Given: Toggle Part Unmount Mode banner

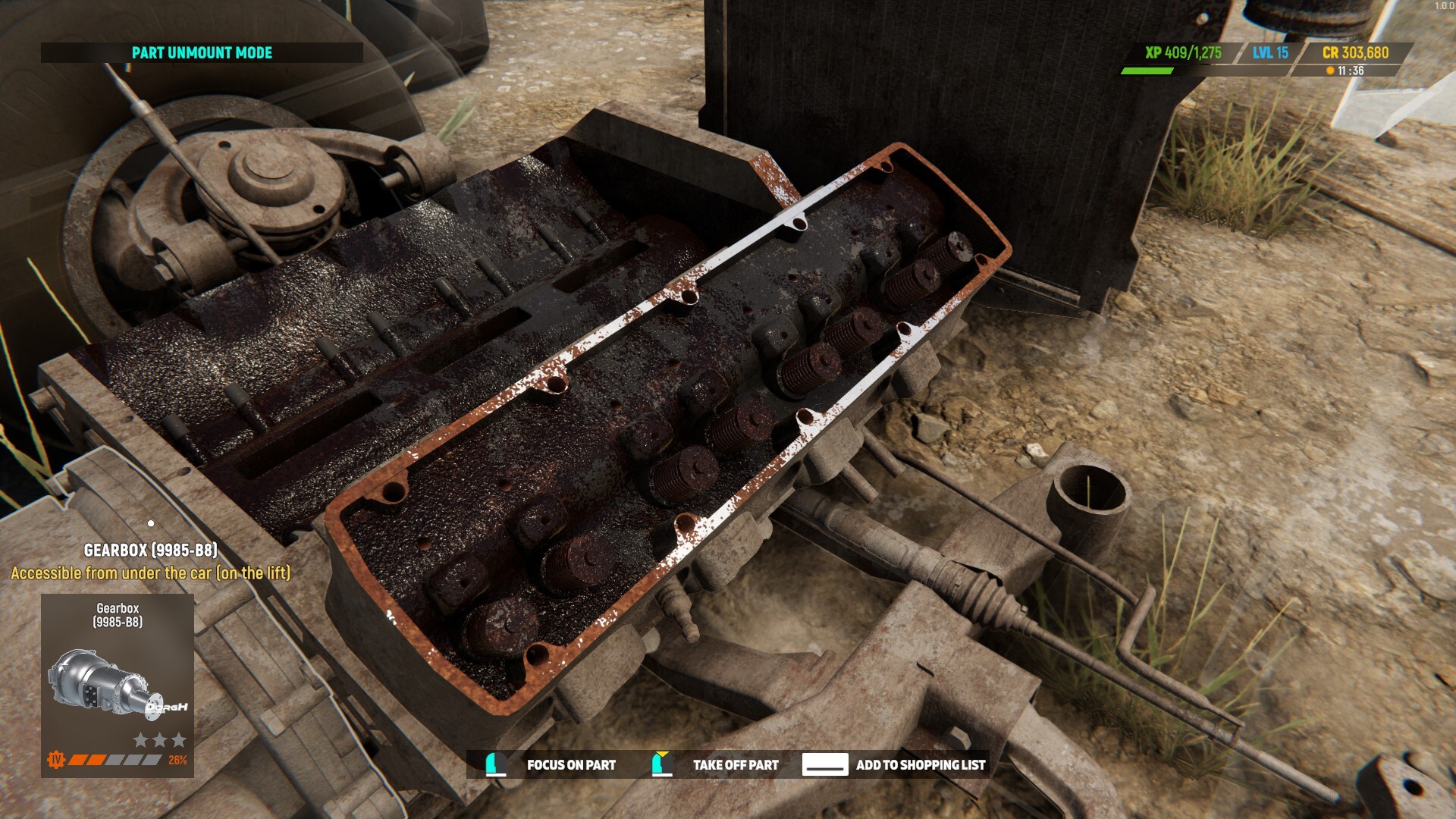Looking at the screenshot, I should (201, 54).
